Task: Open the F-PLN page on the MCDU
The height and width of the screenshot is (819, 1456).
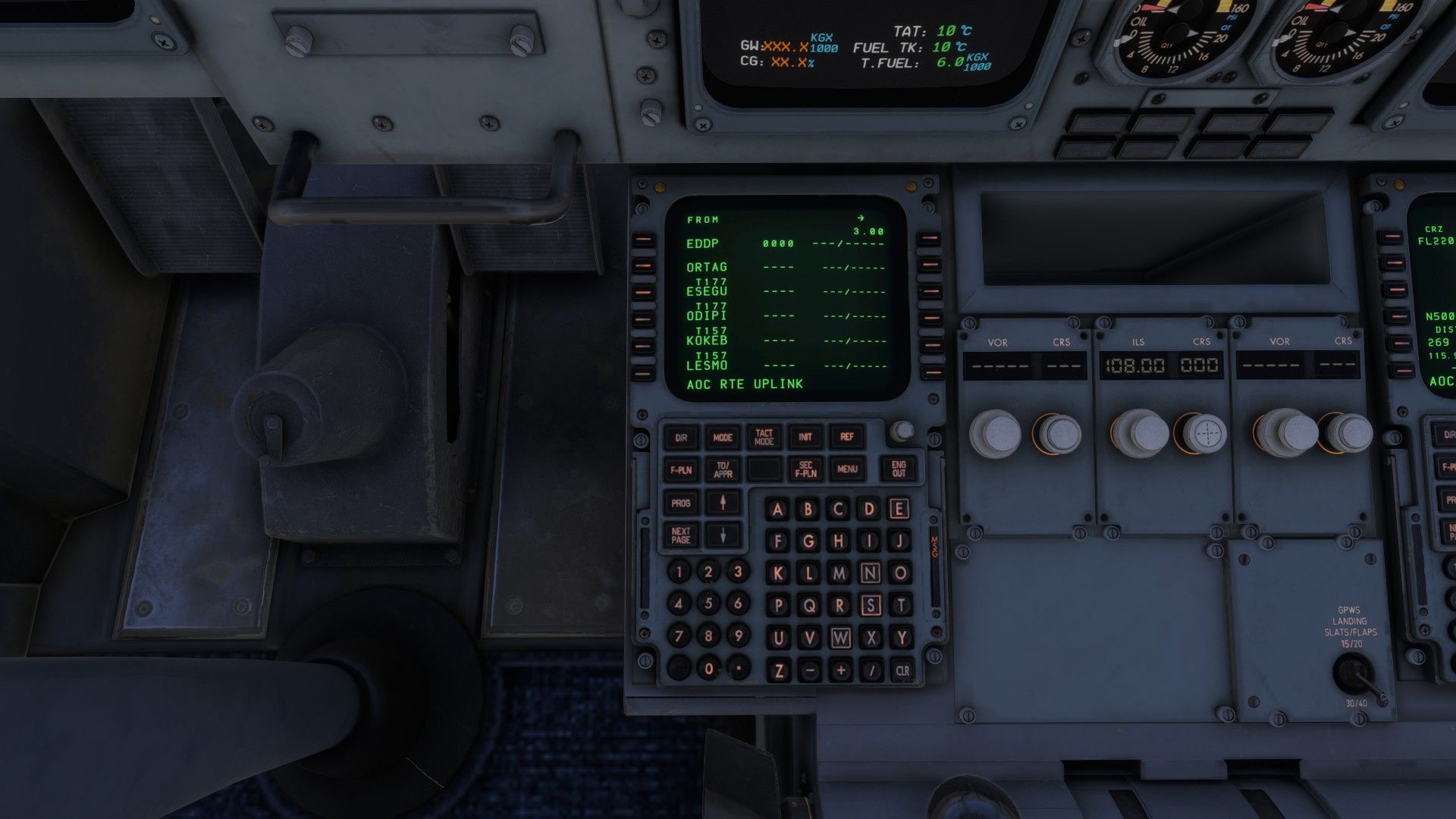Action: point(681,470)
